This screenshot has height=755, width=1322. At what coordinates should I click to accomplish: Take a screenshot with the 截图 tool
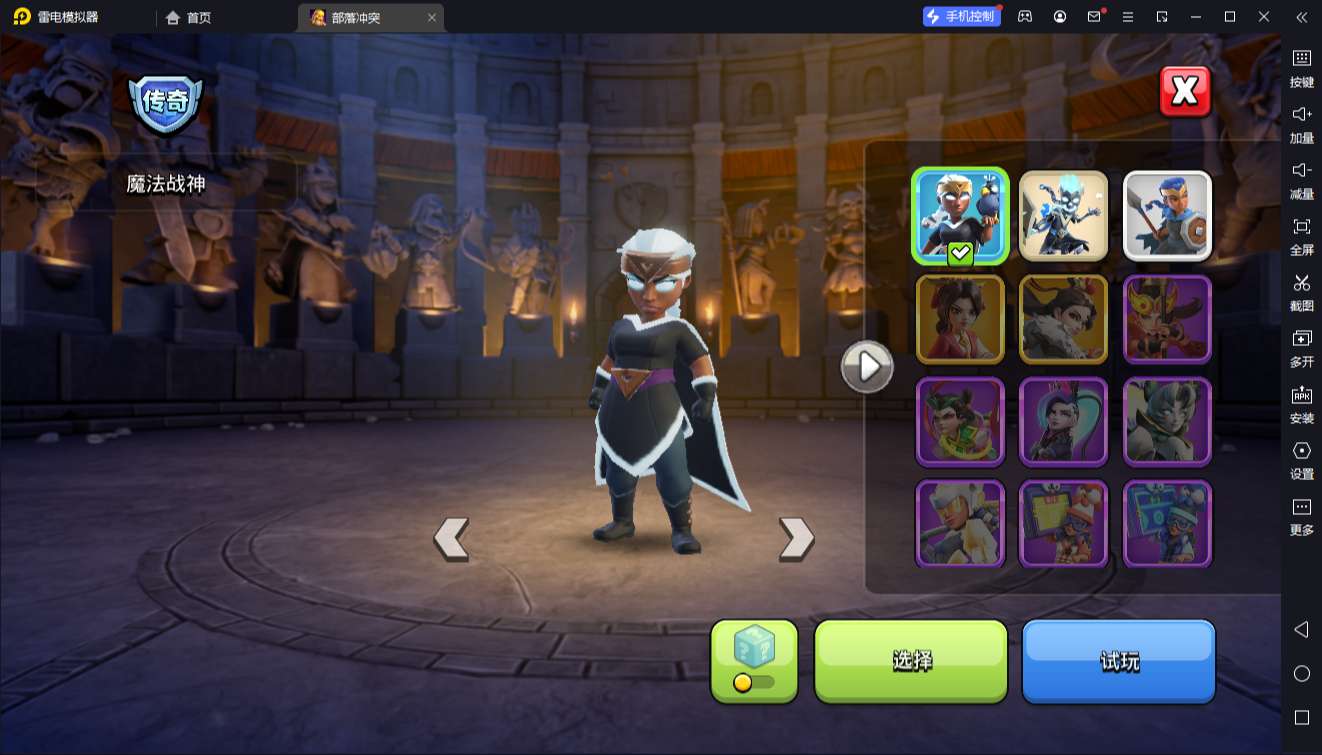coord(1301,291)
